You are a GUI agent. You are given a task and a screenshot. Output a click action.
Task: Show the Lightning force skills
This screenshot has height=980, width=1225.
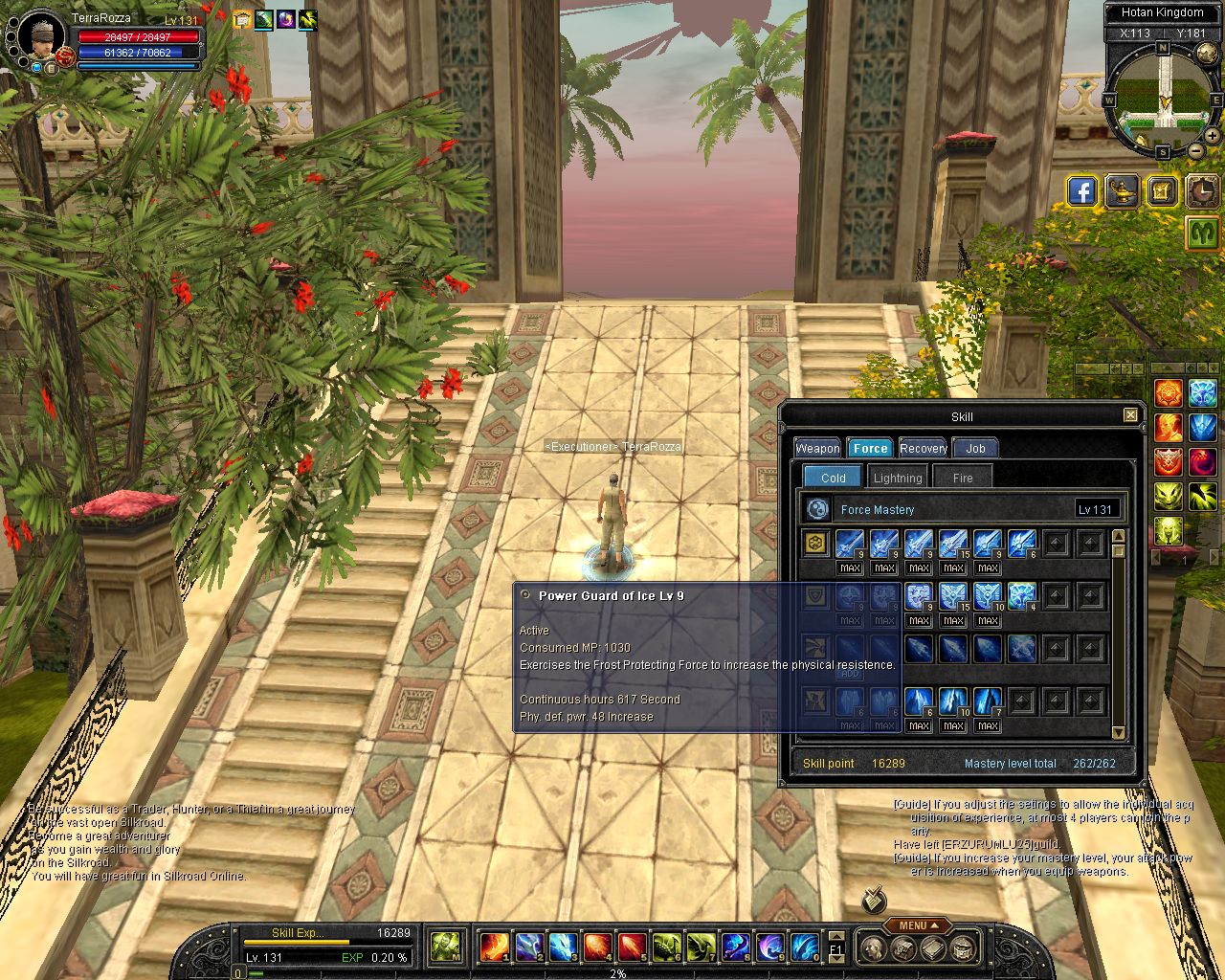898,478
